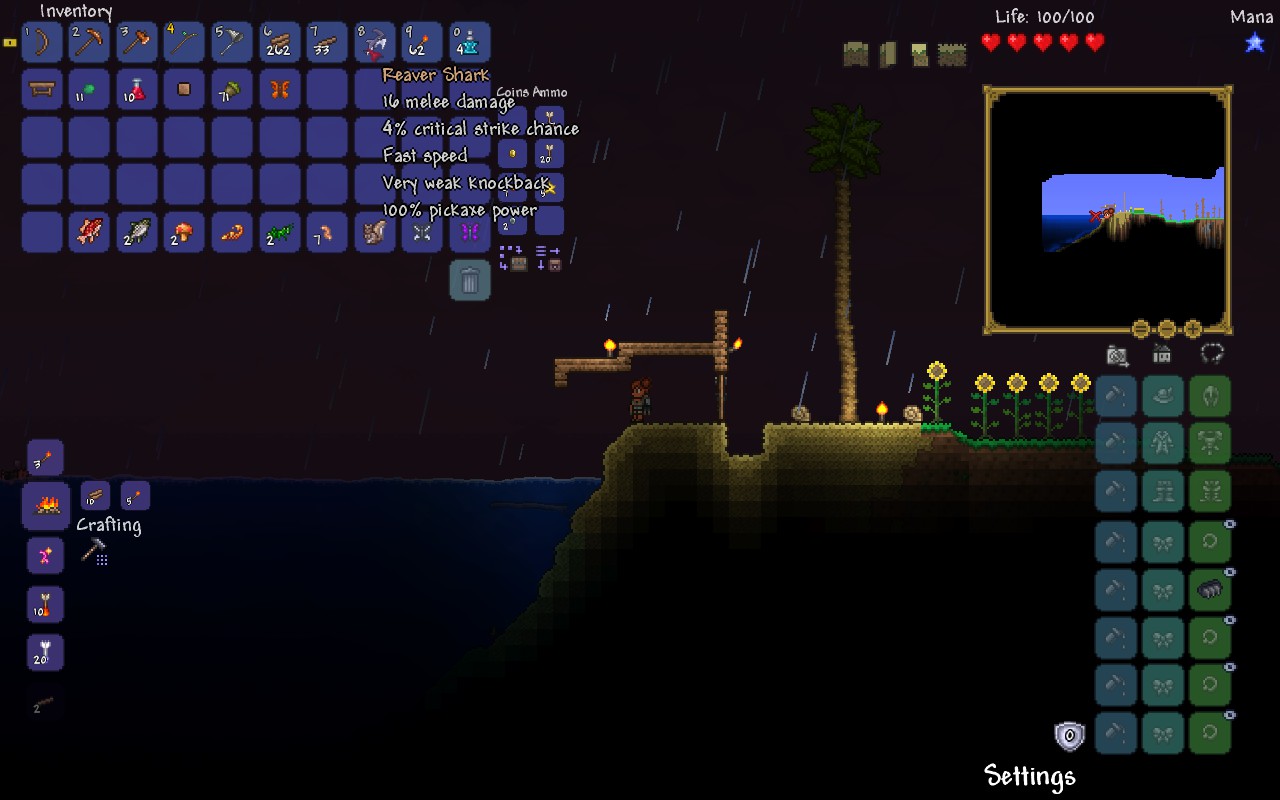Select the workbench inventory slot

pyautogui.click(x=42, y=90)
